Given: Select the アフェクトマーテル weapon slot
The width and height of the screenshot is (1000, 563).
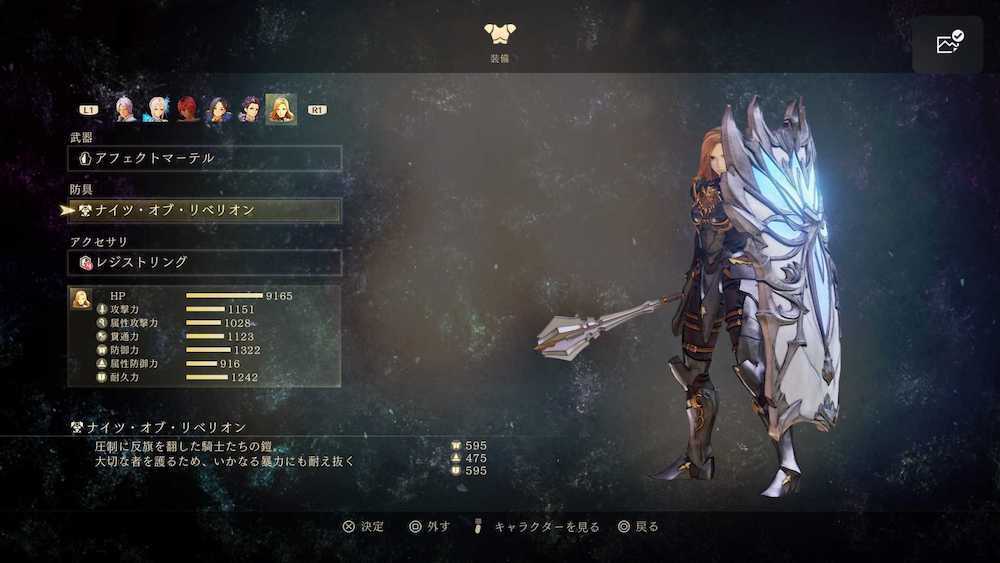Looking at the screenshot, I should coord(206,158).
